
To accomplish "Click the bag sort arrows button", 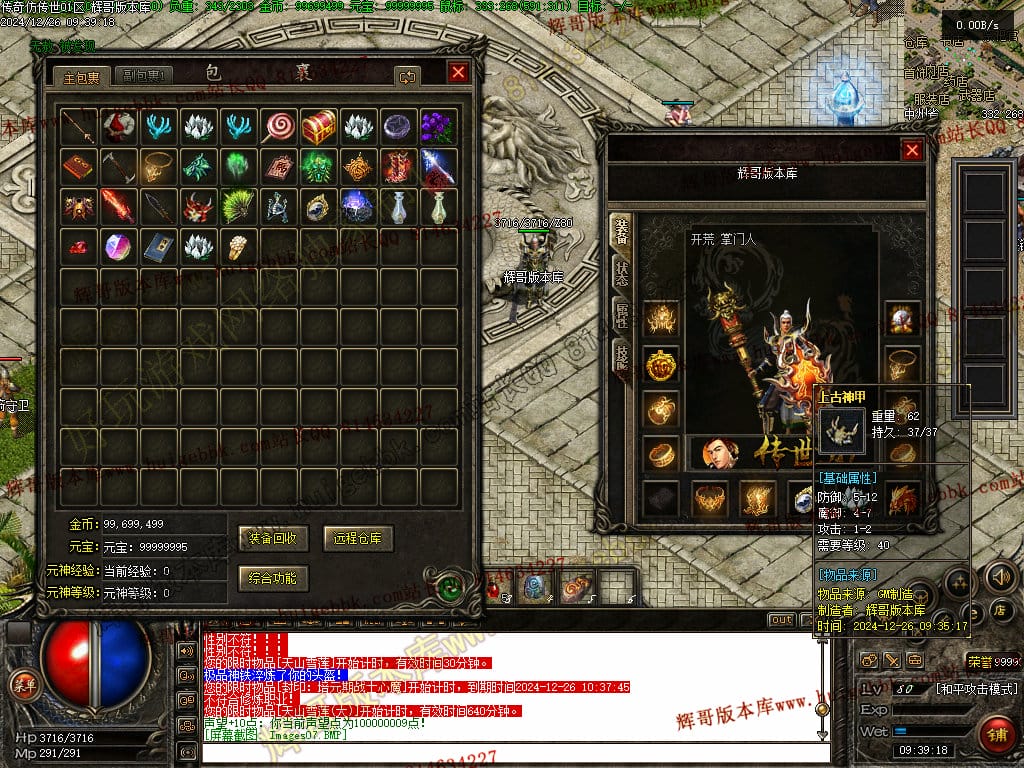I will tap(407, 76).
